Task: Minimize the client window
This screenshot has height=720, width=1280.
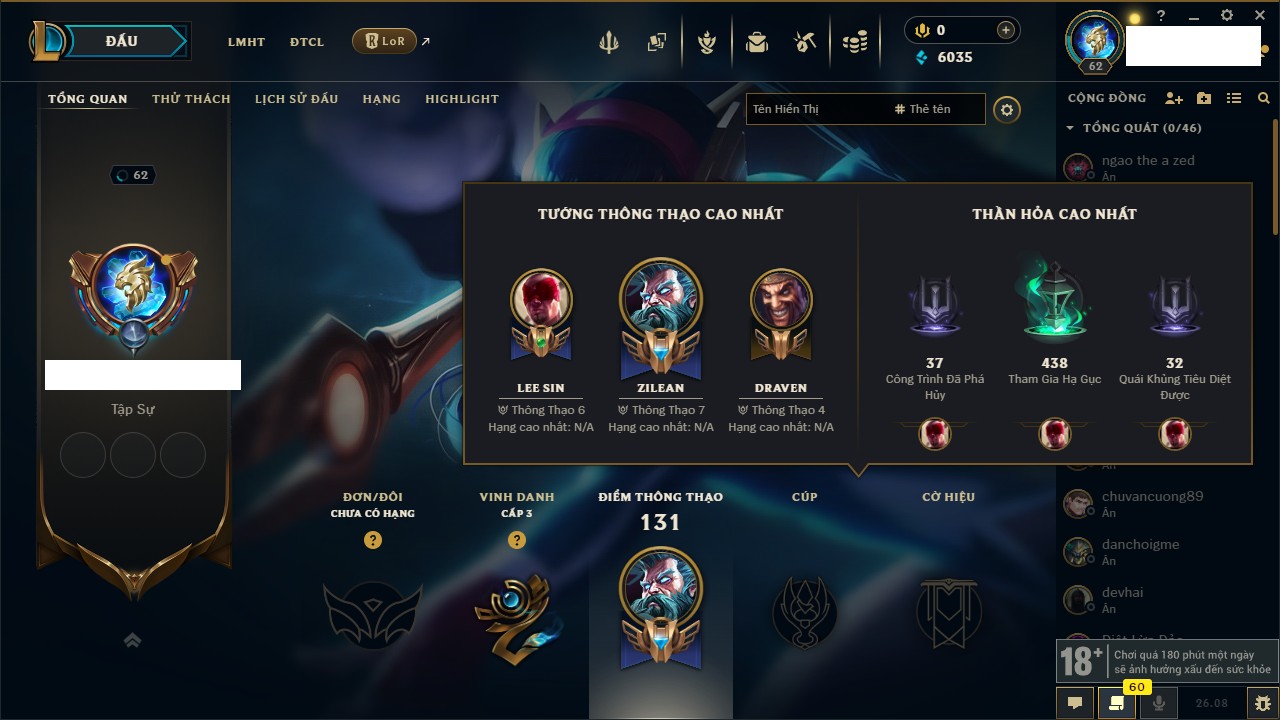Action: [x=1194, y=17]
